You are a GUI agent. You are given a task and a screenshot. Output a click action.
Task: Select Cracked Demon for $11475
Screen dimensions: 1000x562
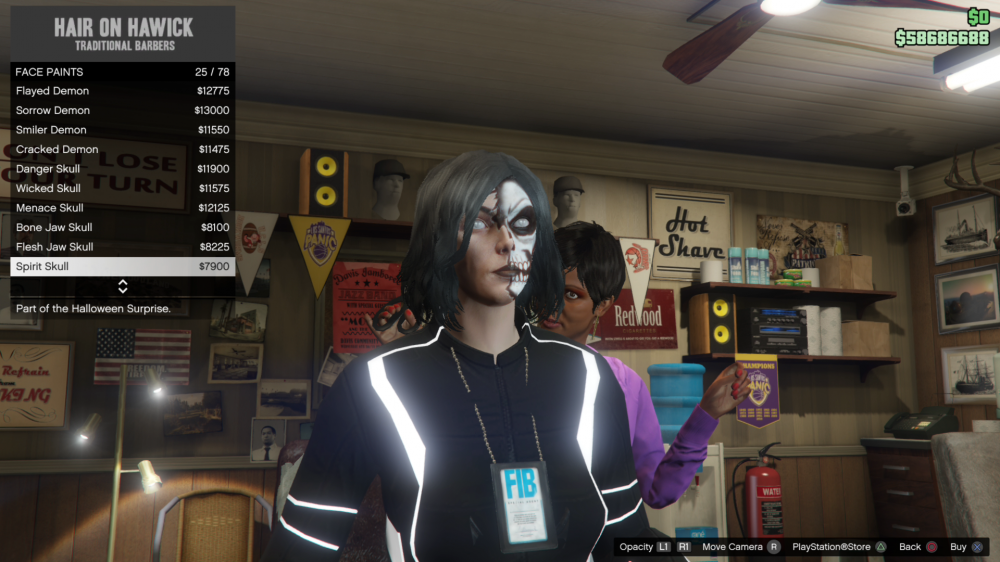point(122,149)
